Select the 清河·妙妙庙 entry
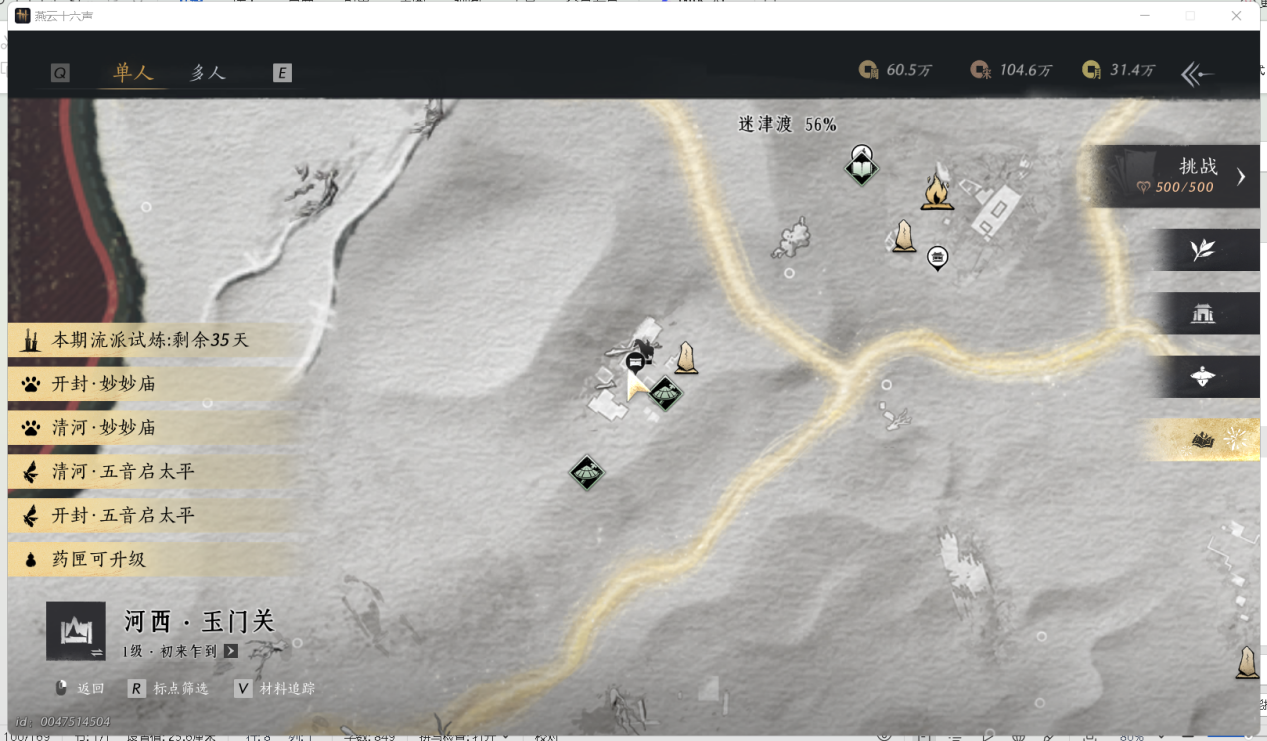Image resolution: width=1267 pixels, height=741 pixels. [x=104, y=428]
